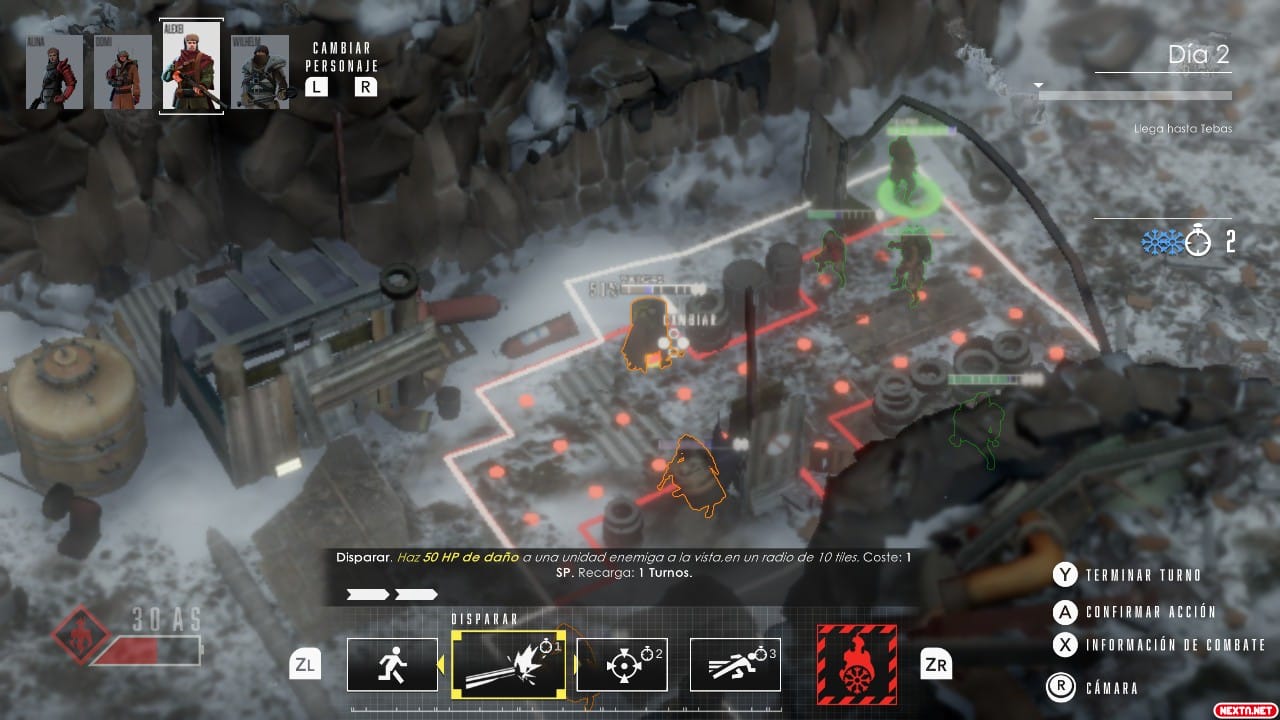Use the dash strike ability
This screenshot has height=720, width=1280.
(x=735, y=664)
